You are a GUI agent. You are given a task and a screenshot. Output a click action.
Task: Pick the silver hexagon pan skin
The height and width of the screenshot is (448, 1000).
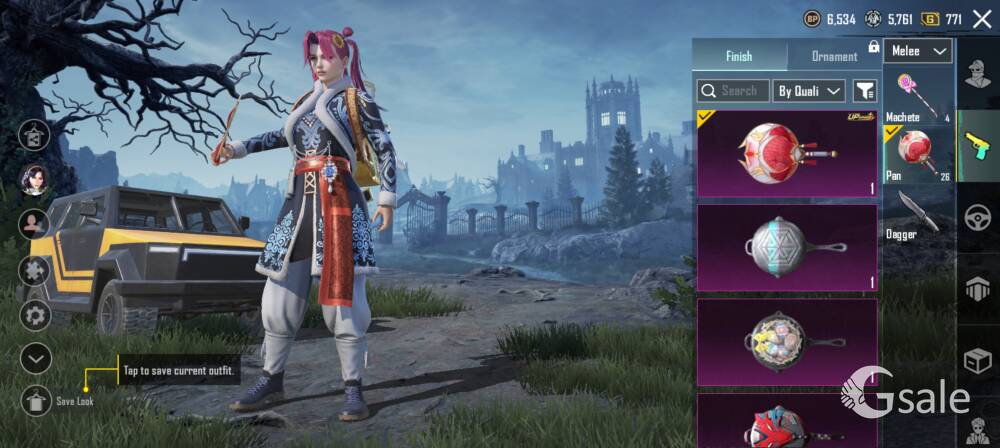tap(787, 247)
